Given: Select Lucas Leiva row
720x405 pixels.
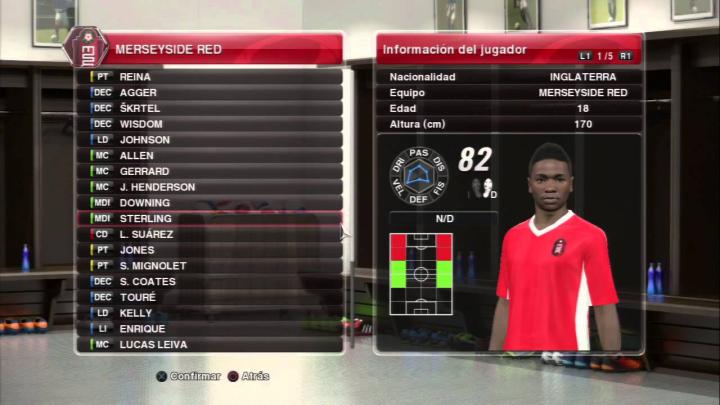Looking at the screenshot, I should (210, 345).
